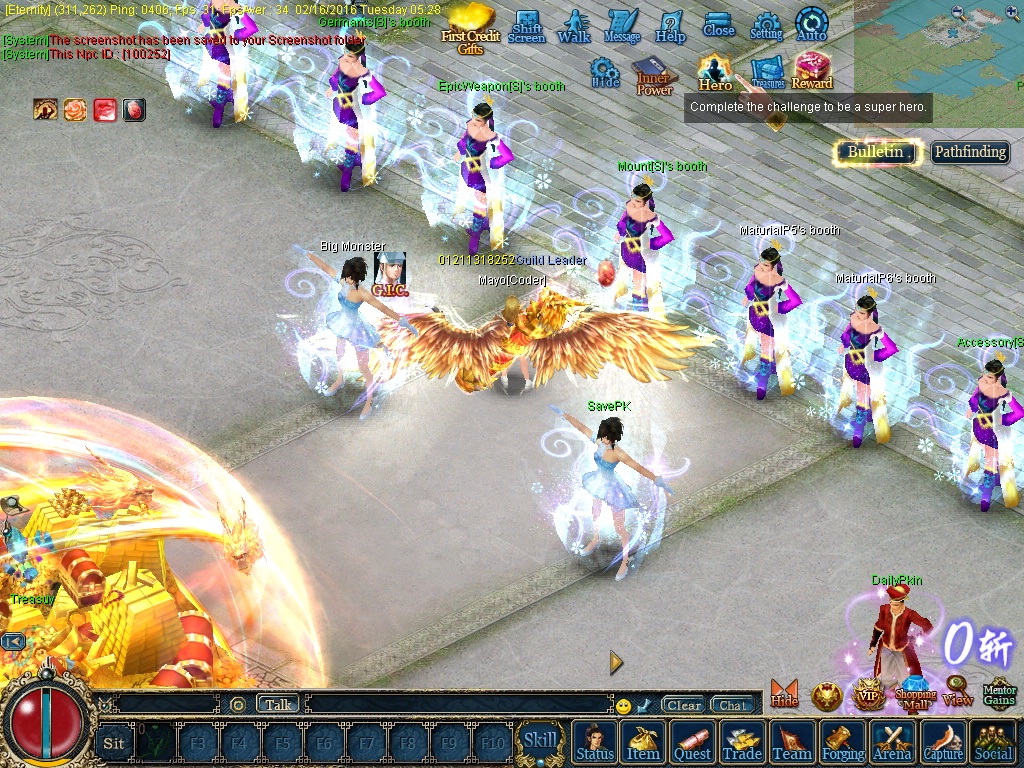
Task: Click the Pathfinding button
Action: [969, 152]
